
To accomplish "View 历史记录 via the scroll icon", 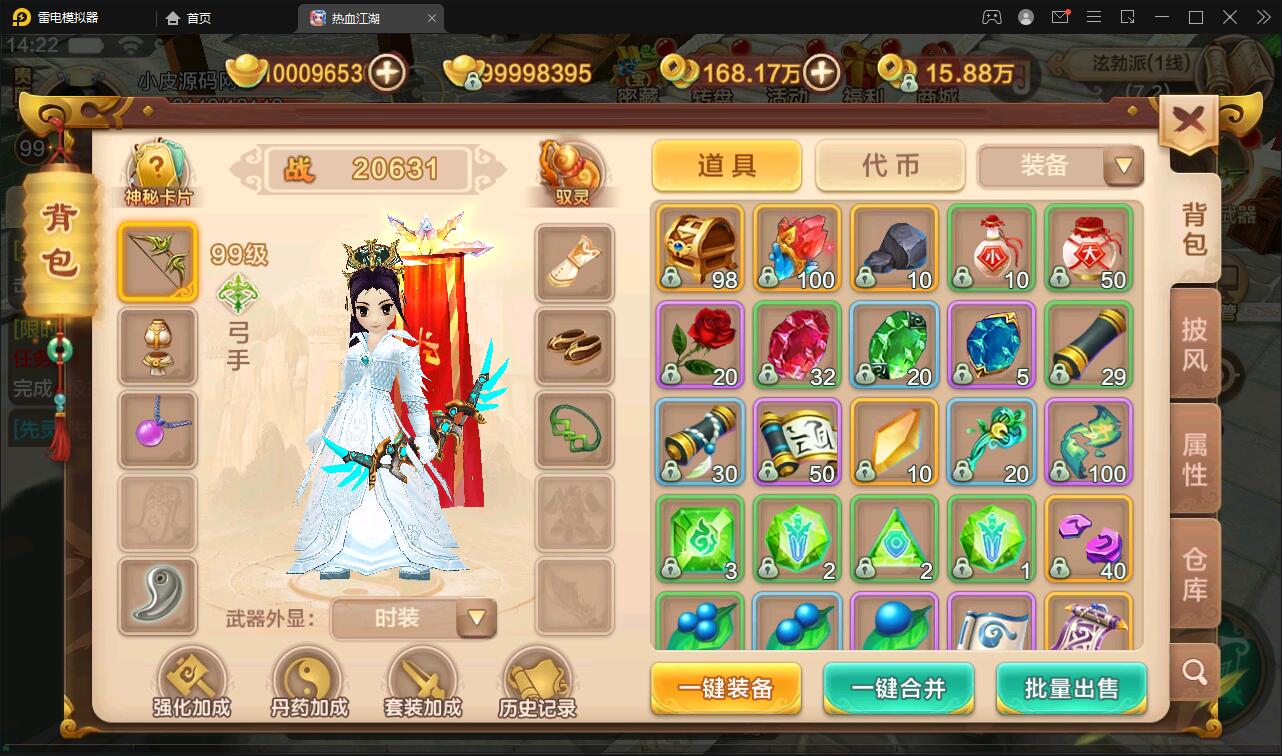I will [x=538, y=672].
